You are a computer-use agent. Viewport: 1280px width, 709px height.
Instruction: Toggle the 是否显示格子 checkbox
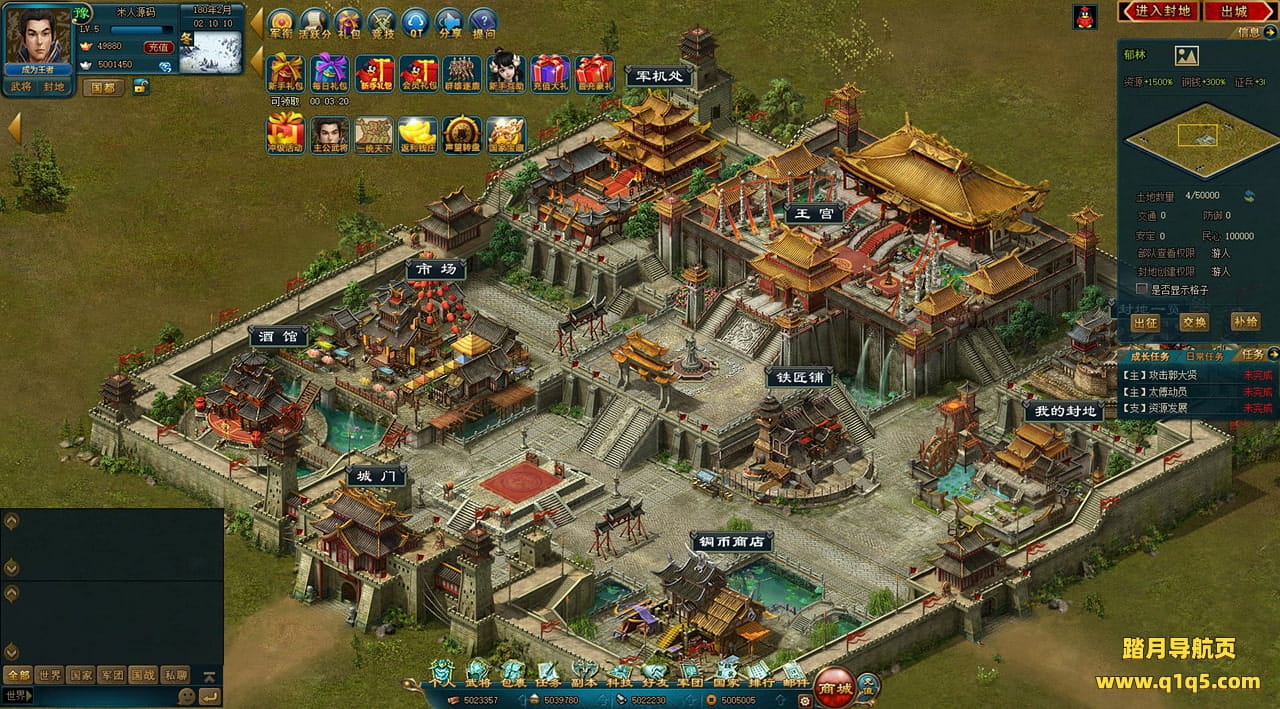point(1141,289)
